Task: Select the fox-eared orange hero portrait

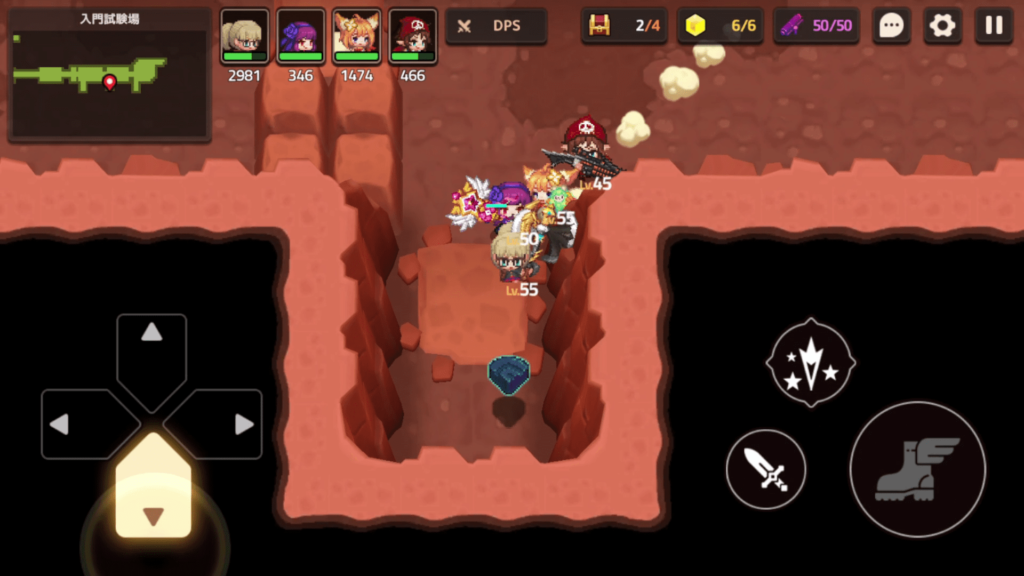Action: 356,37
